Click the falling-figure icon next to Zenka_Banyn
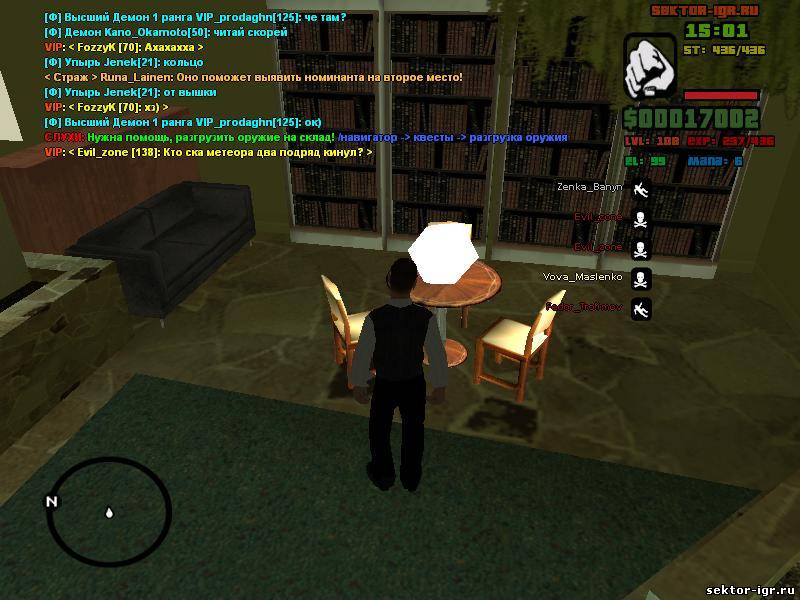 [x=642, y=188]
